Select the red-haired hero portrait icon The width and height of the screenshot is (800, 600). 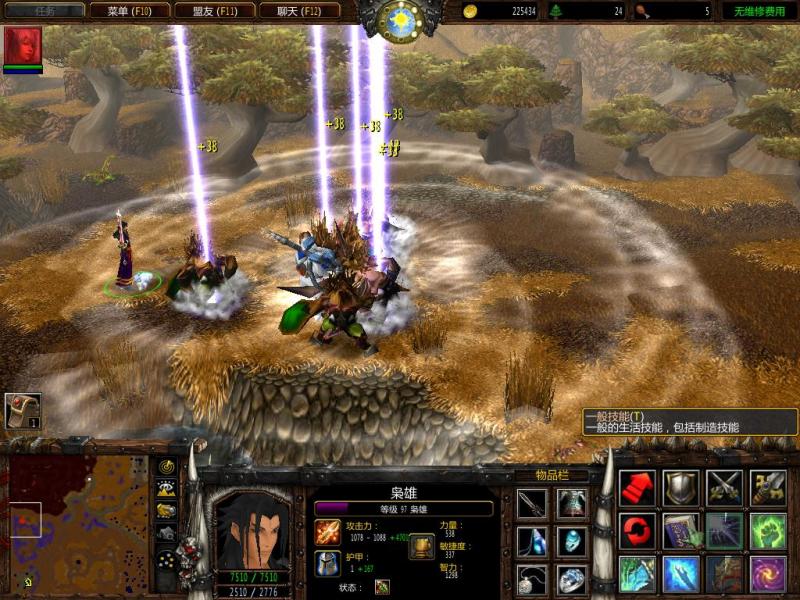pyautogui.click(x=22, y=46)
